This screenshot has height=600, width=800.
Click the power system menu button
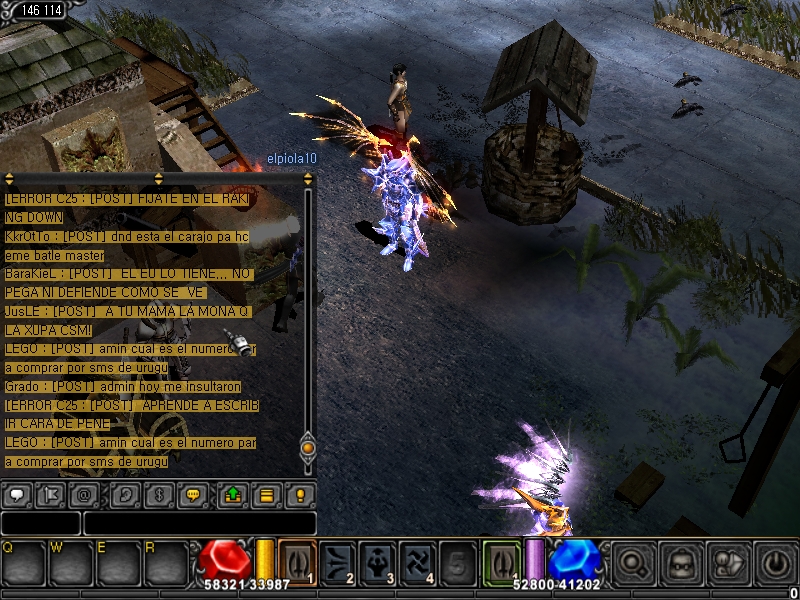[774, 562]
